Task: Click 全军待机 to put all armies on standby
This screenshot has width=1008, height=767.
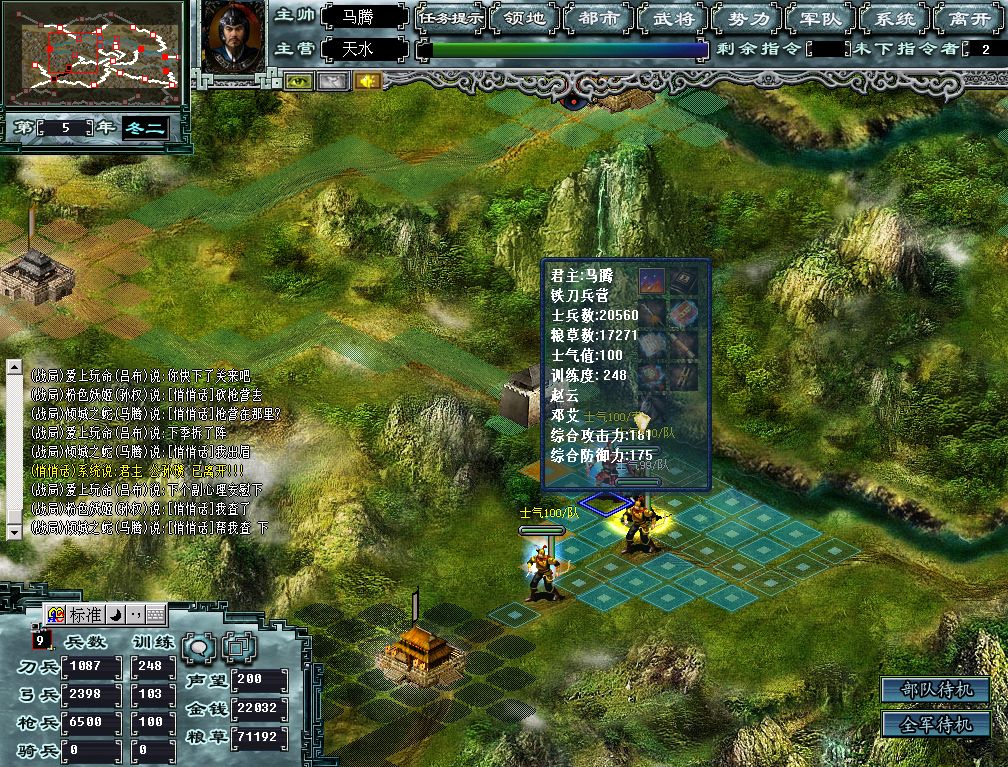Action: click(x=935, y=724)
